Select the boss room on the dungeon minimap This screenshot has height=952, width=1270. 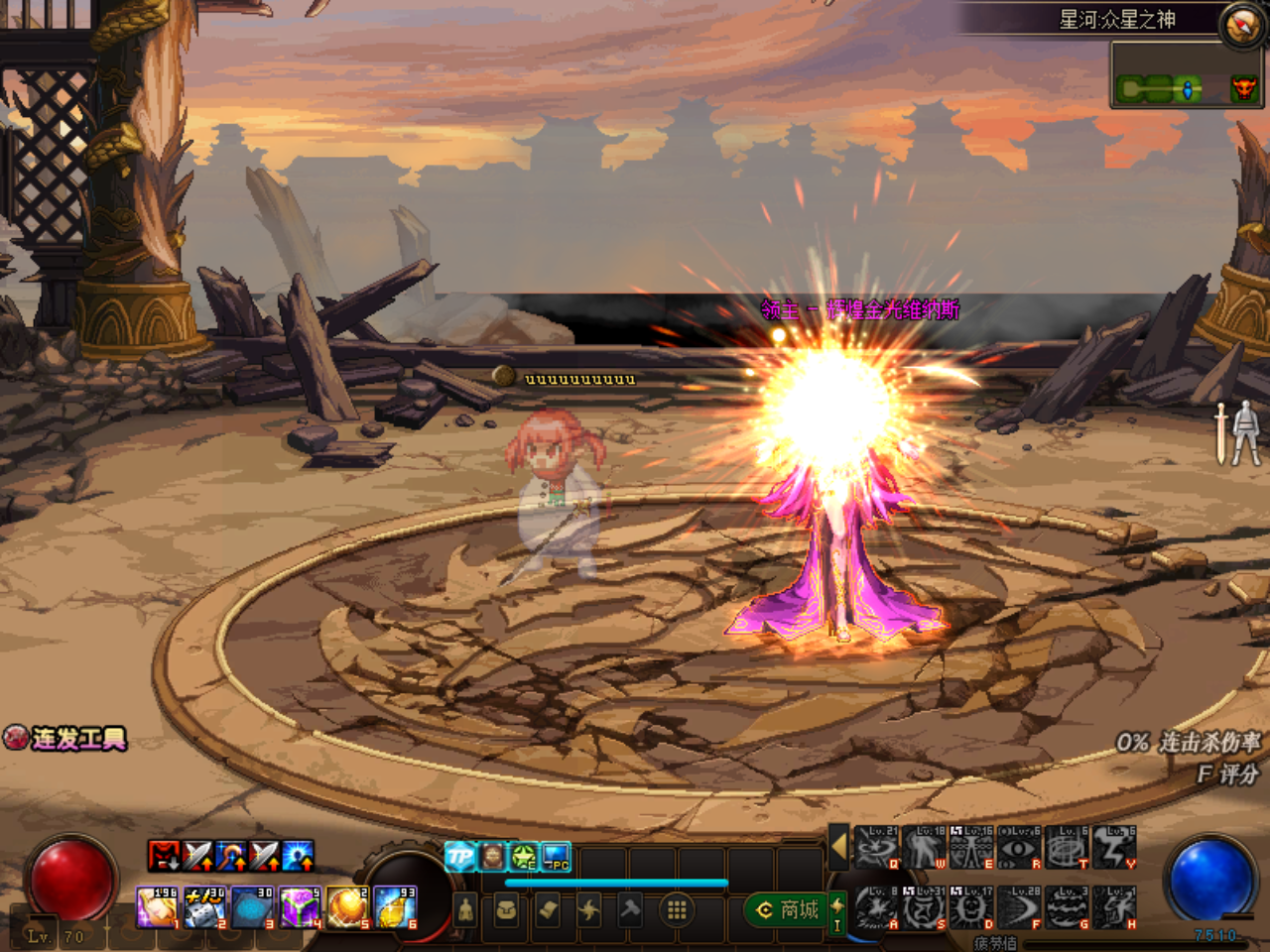[1243, 90]
